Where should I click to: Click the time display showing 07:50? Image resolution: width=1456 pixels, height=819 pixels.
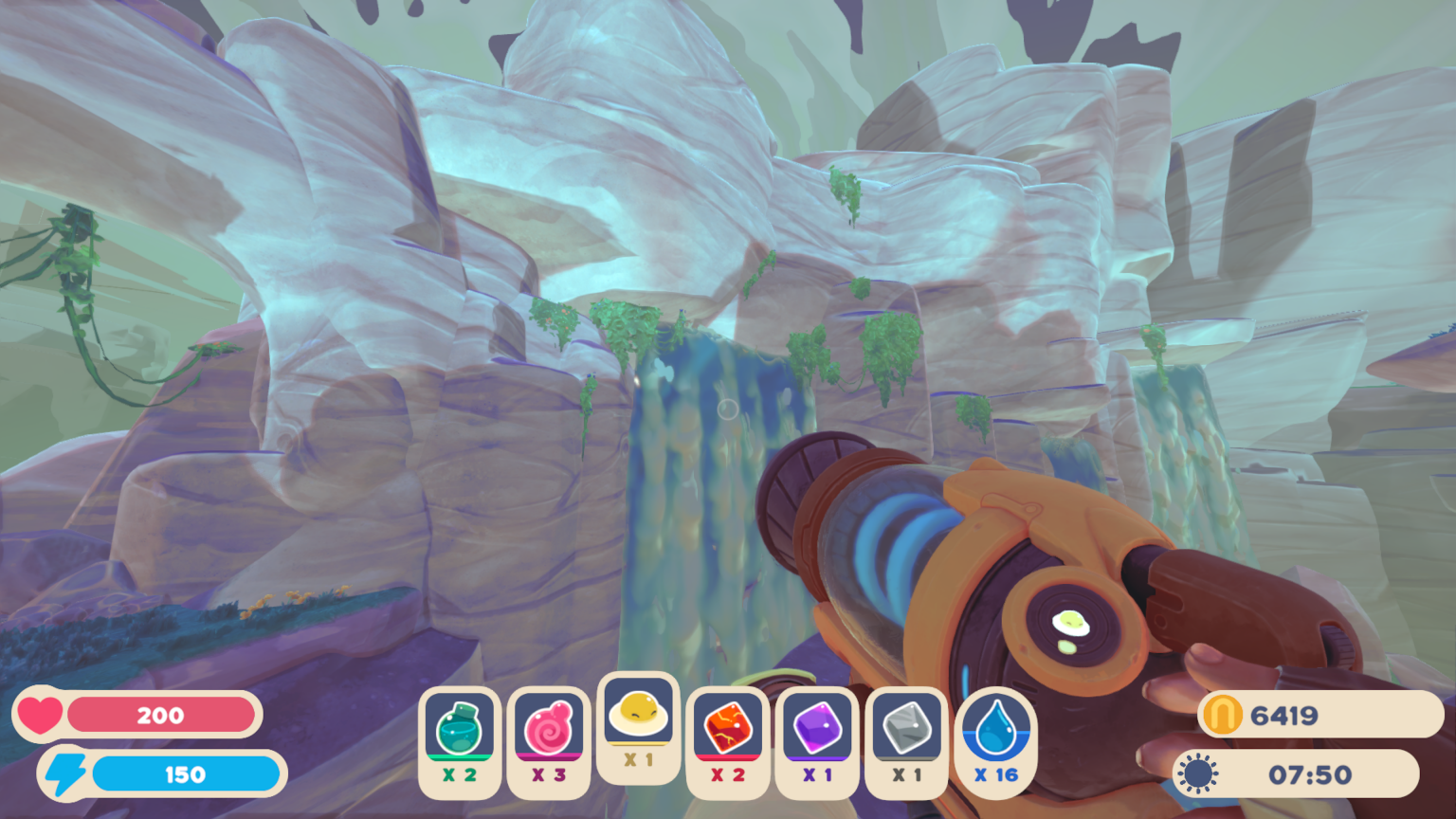coord(1308,773)
